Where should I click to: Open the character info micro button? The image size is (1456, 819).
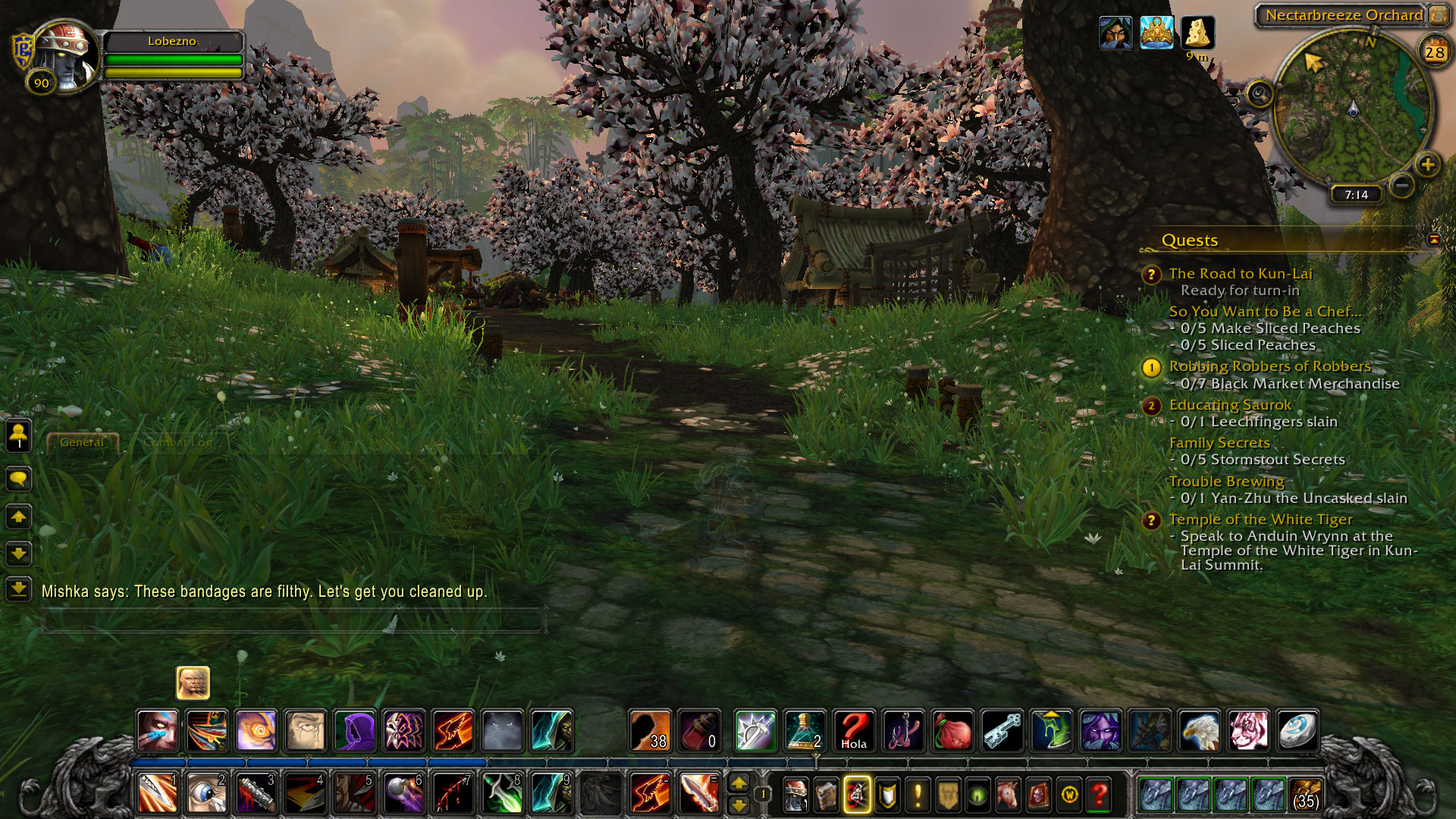point(795,795)
